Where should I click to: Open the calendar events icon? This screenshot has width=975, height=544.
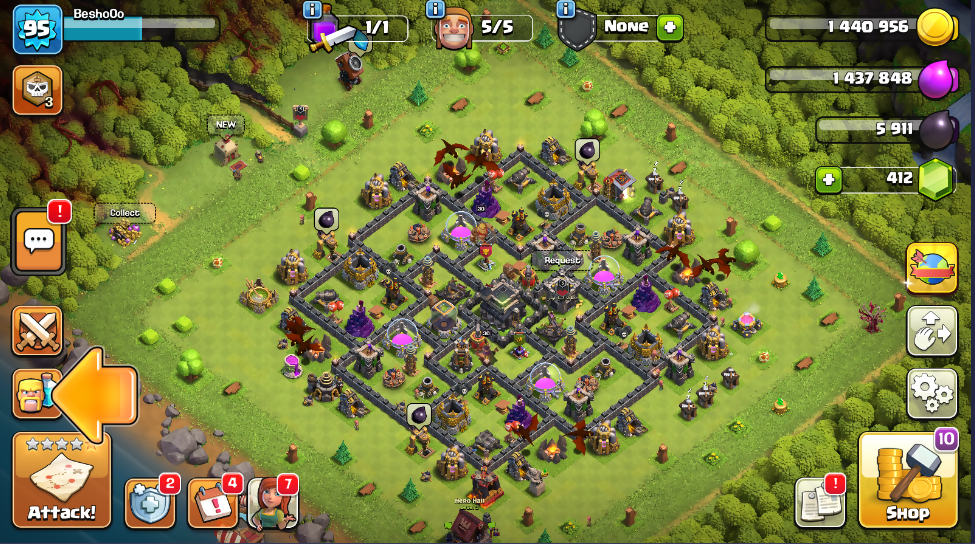(211, 503)
